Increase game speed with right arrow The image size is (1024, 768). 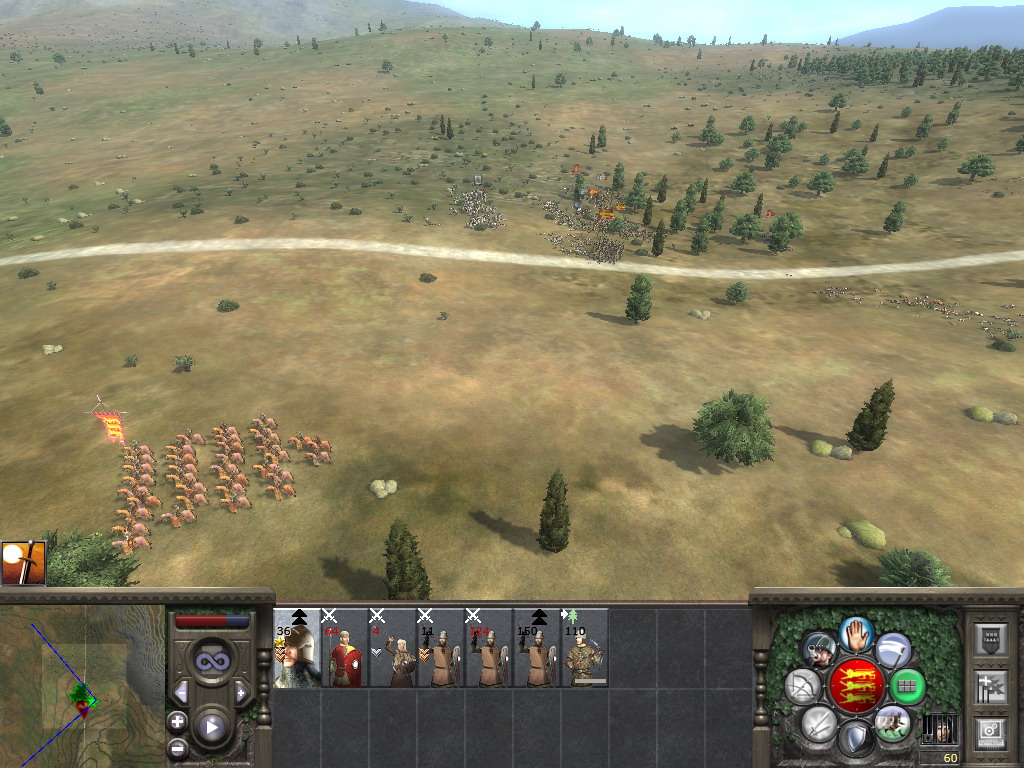coord(242,692)
